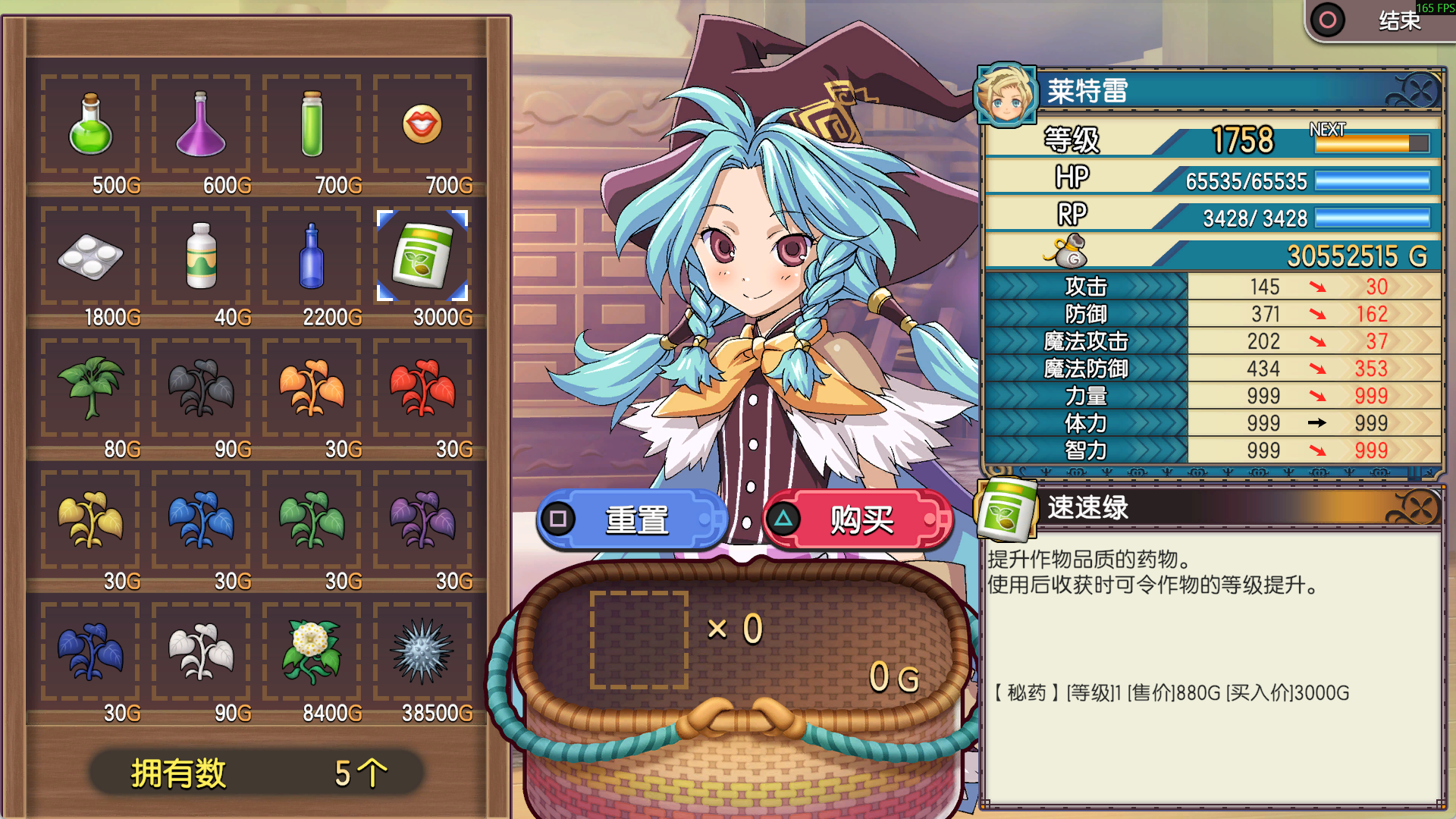Select the black grass for 90G
Image resolution: width=1456 pixels, height=819 pixels.
[x=201, y=389]
